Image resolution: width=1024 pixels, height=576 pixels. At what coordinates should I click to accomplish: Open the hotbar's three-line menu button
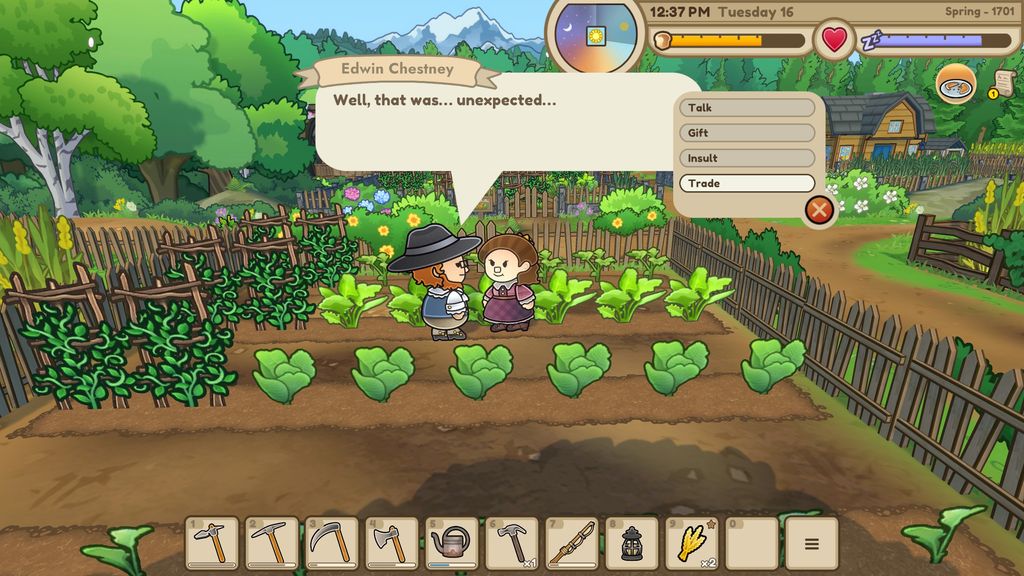coord(811,544)
